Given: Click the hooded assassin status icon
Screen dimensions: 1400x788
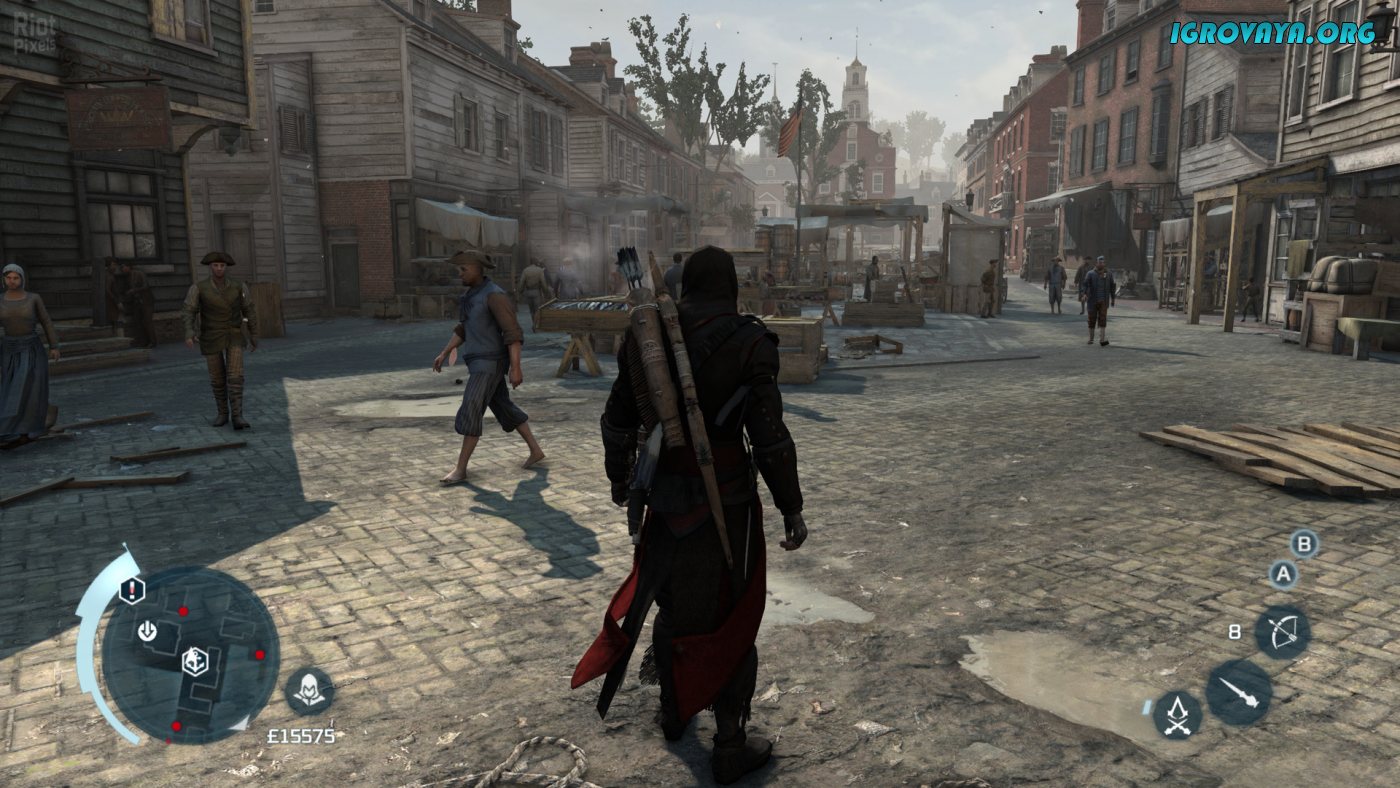Looking at the screenshot, I should pyautogui.click(x=309, y=690).
